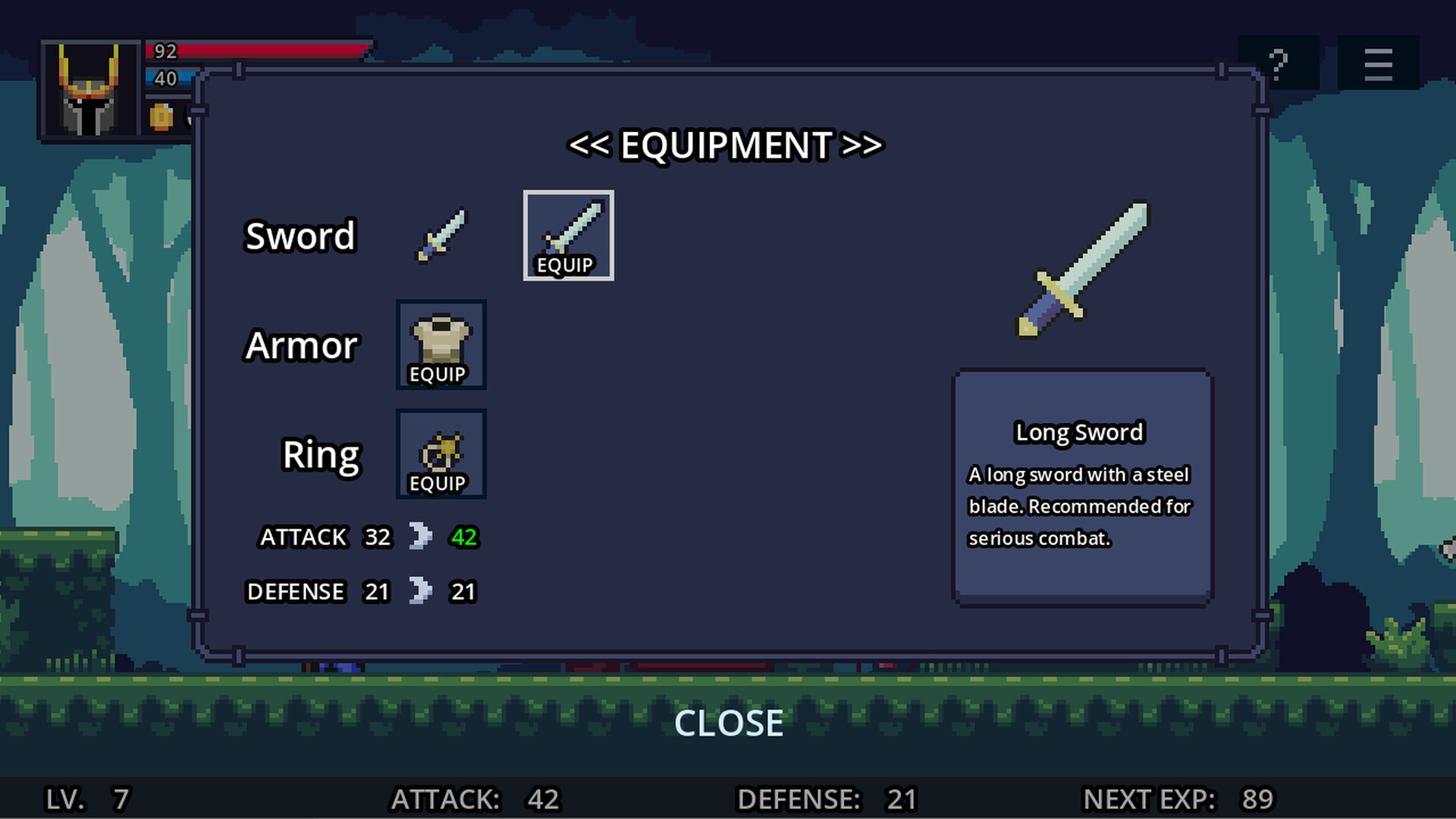Open the Armor EQUIP slot
Screen dimensions: 1456x819
pyautogui.click(x=441, y=345)
